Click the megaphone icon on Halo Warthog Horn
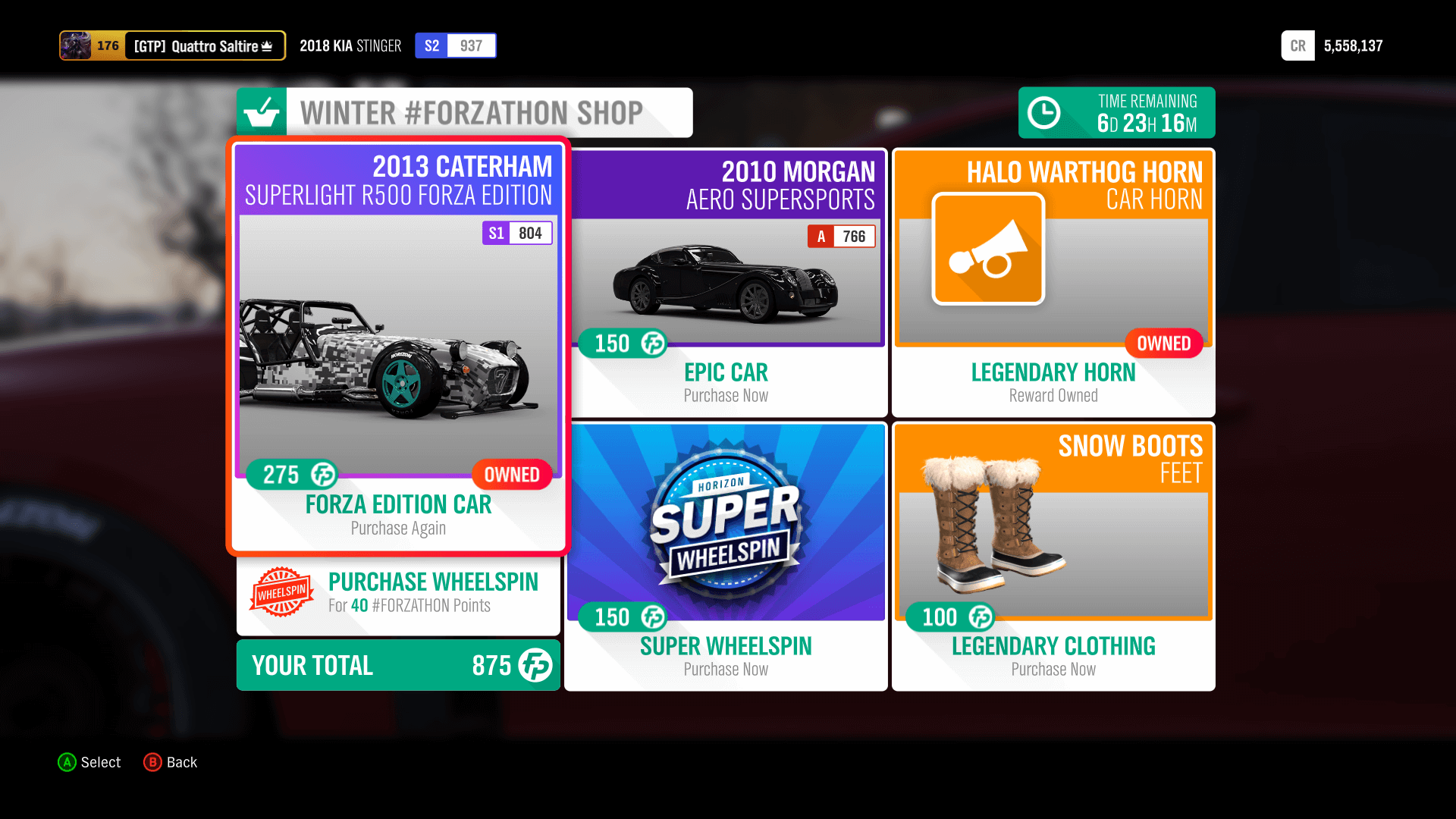Image resolution: width=1456 pixels, height=819 pixels. 988,249
